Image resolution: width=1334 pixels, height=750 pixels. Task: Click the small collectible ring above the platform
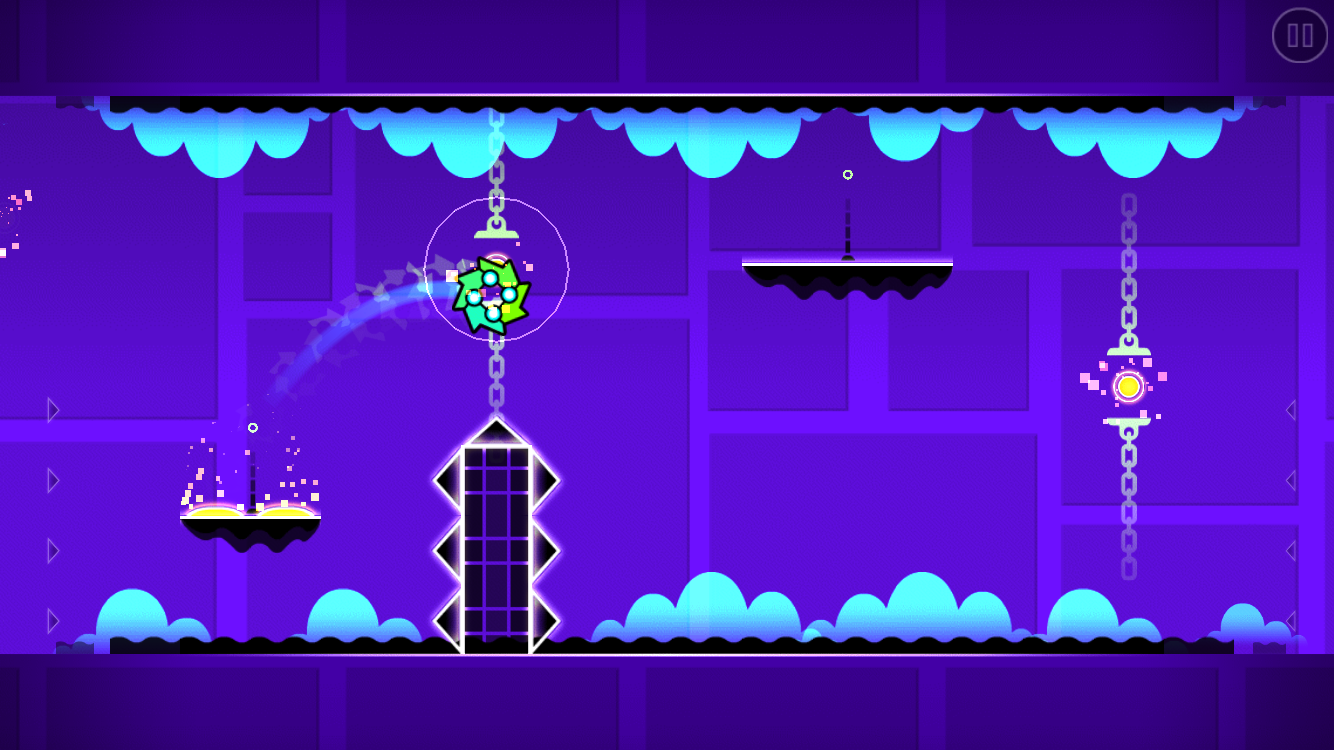pos(848,173)
